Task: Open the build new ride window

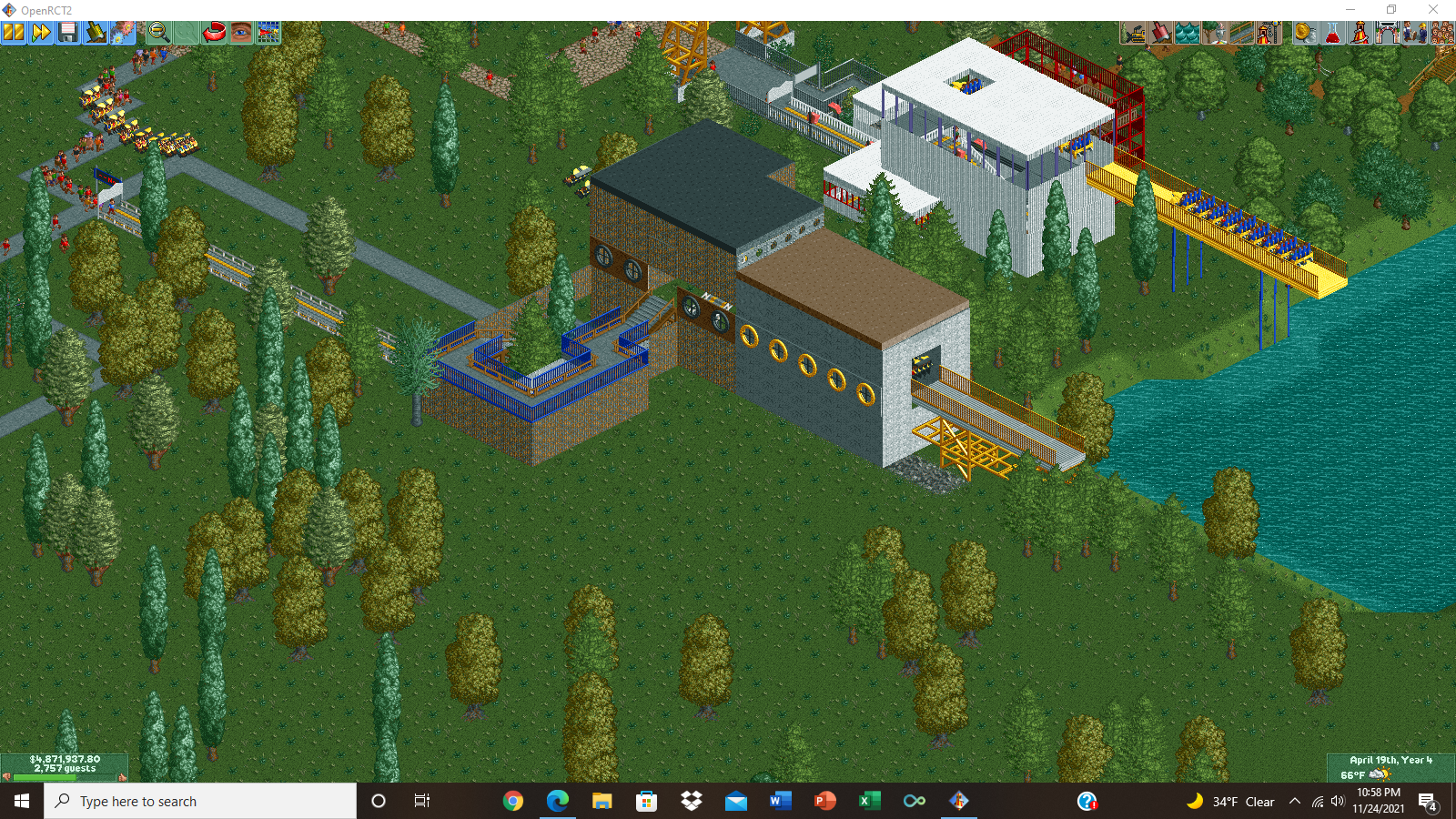Action: 1268,32
